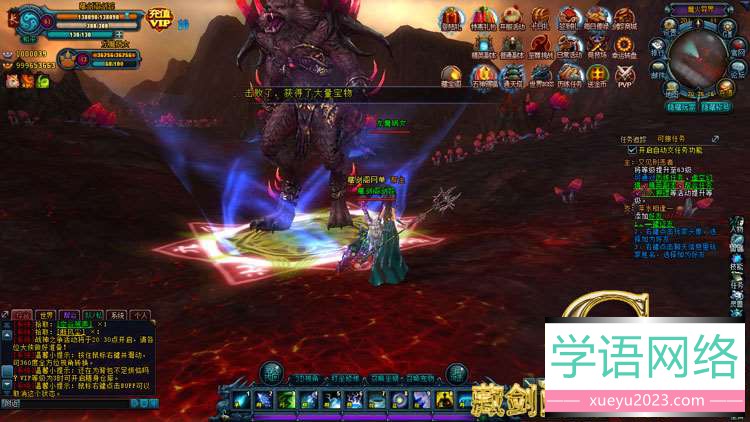Open the 日常活动 daily activity icon
This screenshot has width=750, height=422.
(568, 47)
